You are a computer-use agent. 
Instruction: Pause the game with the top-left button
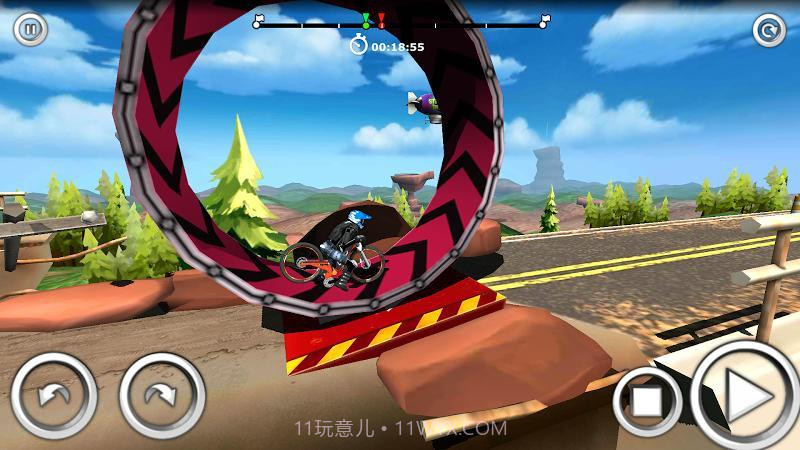tap(30, 30)
